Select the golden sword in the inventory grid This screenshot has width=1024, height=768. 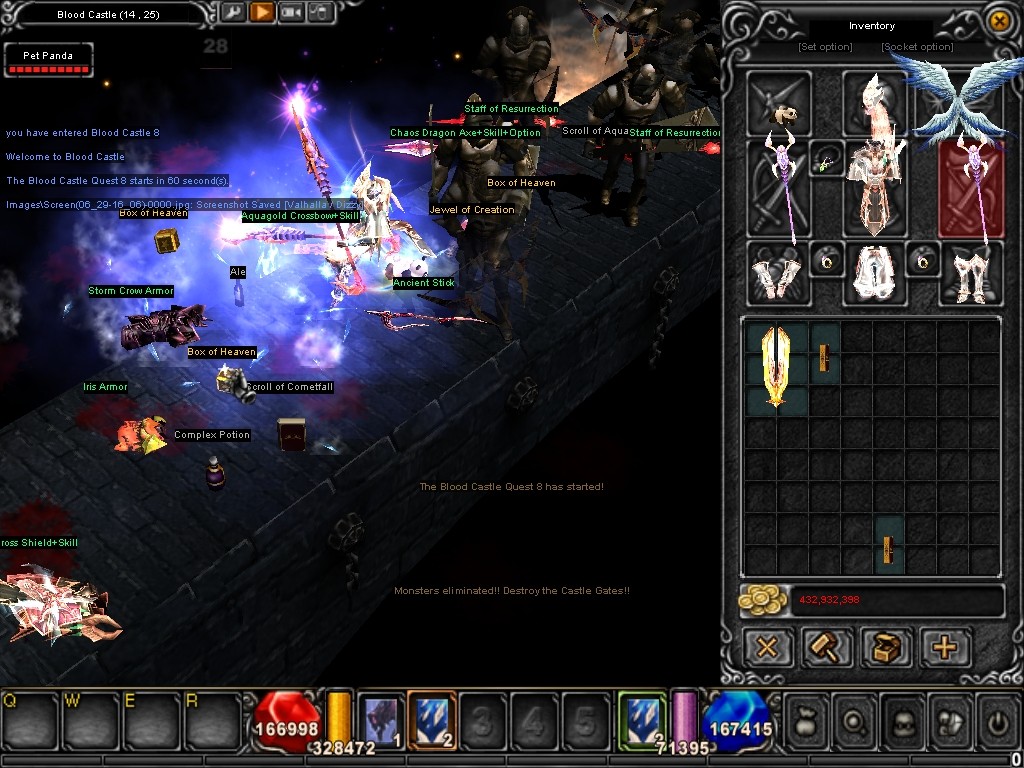[x=777, y=367]
